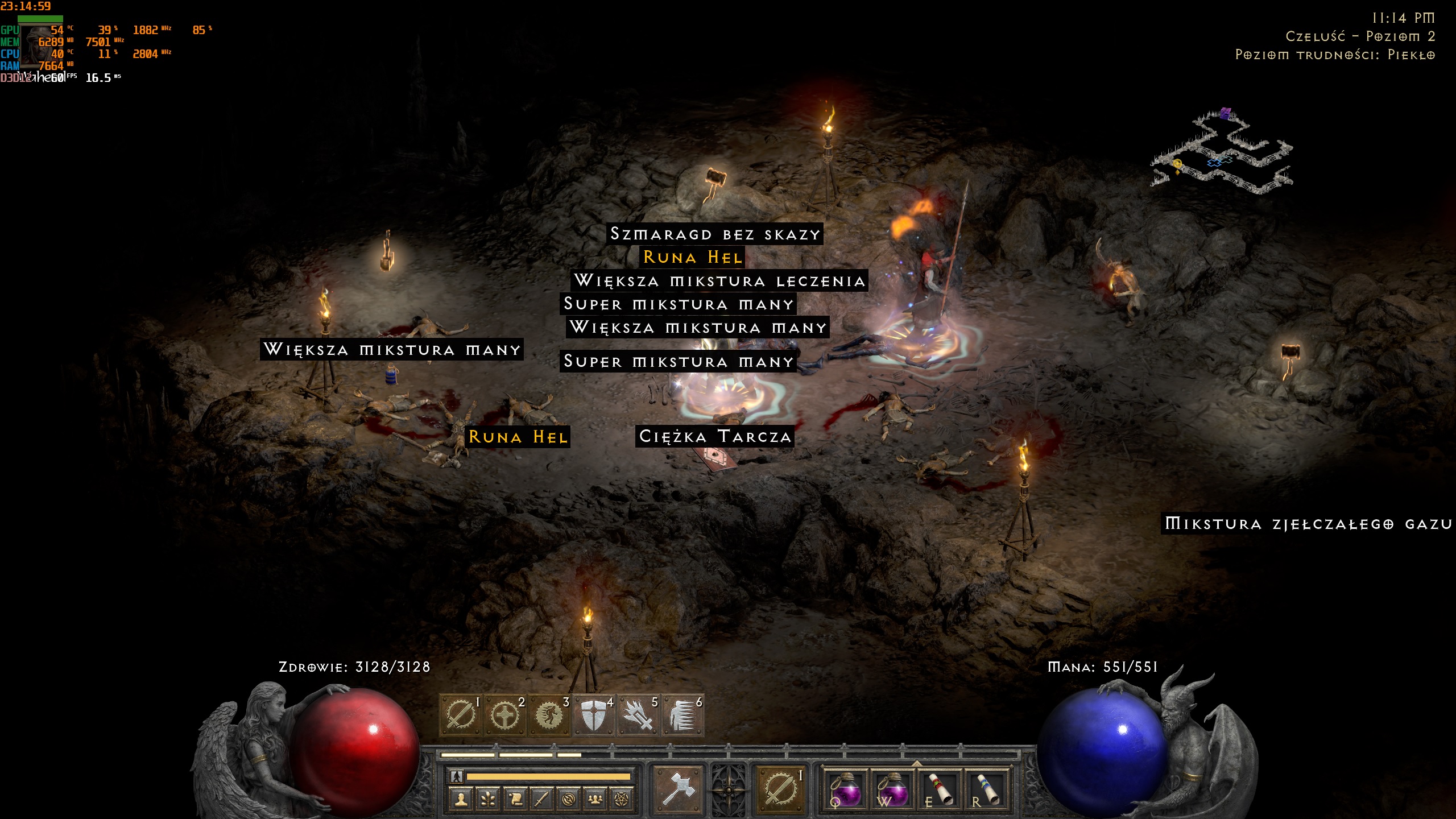Select the Concentration aura skill in slot 1
1456x819 pixels.
point(461,714)
